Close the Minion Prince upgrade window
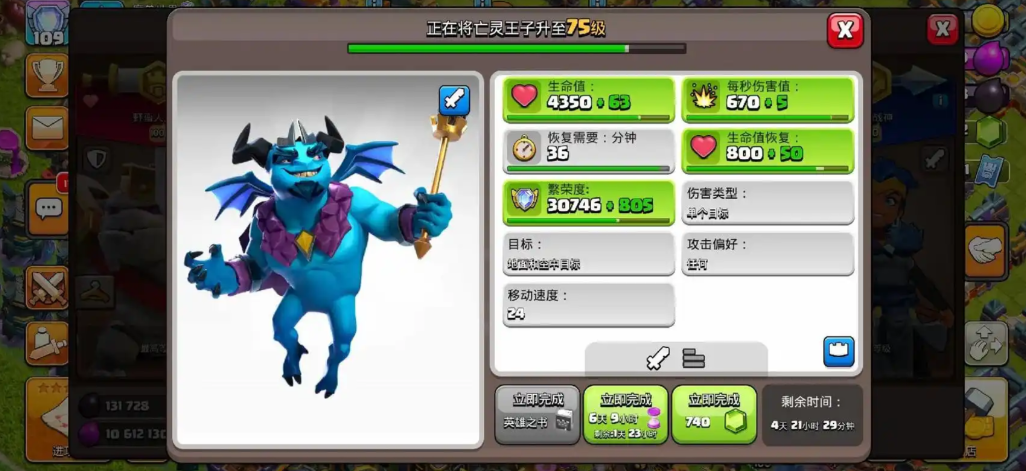The image size is (1026, 471). click(845, 30)
